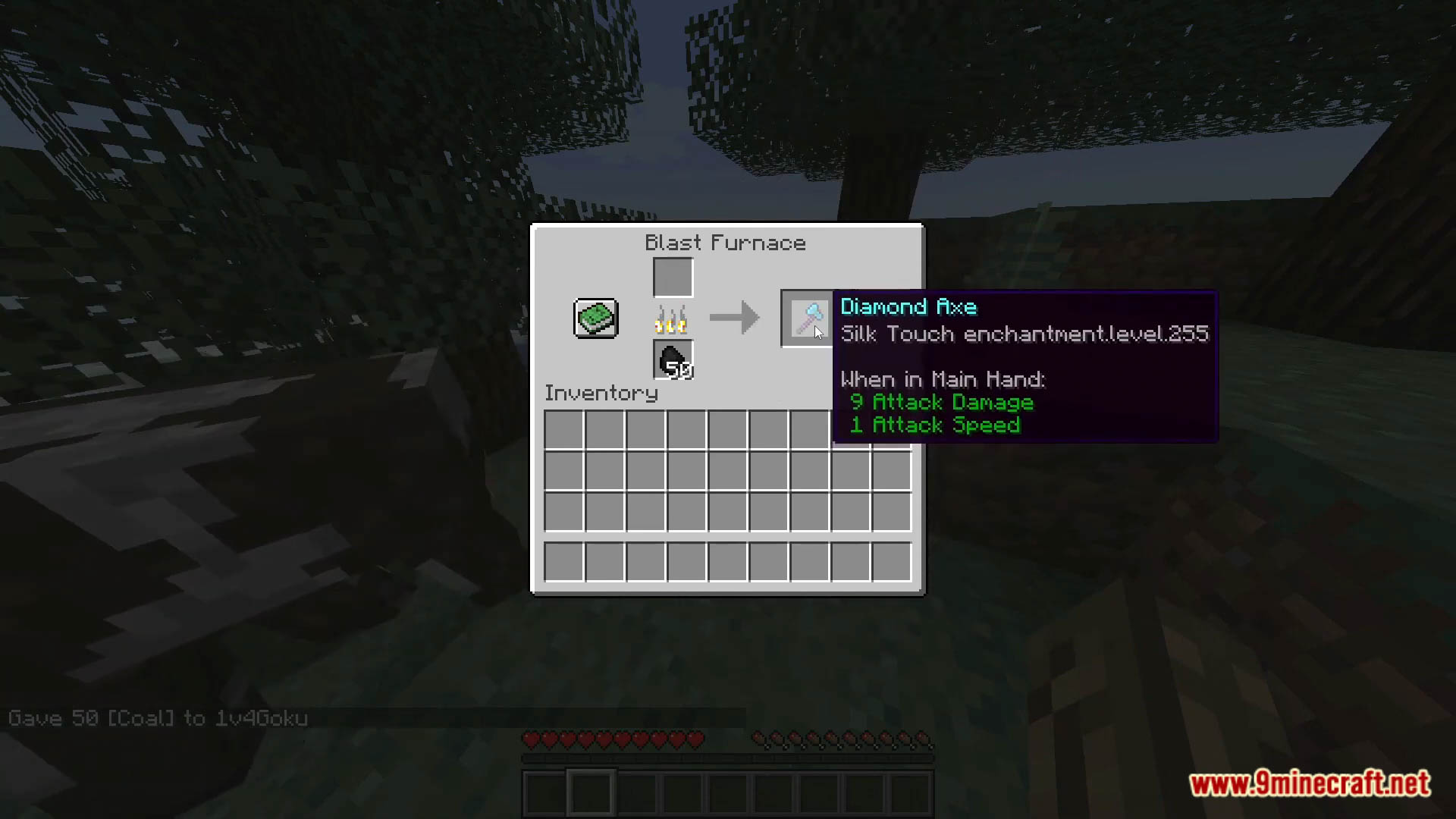Click the experience bar above the hotbar

tap(726, 758)
